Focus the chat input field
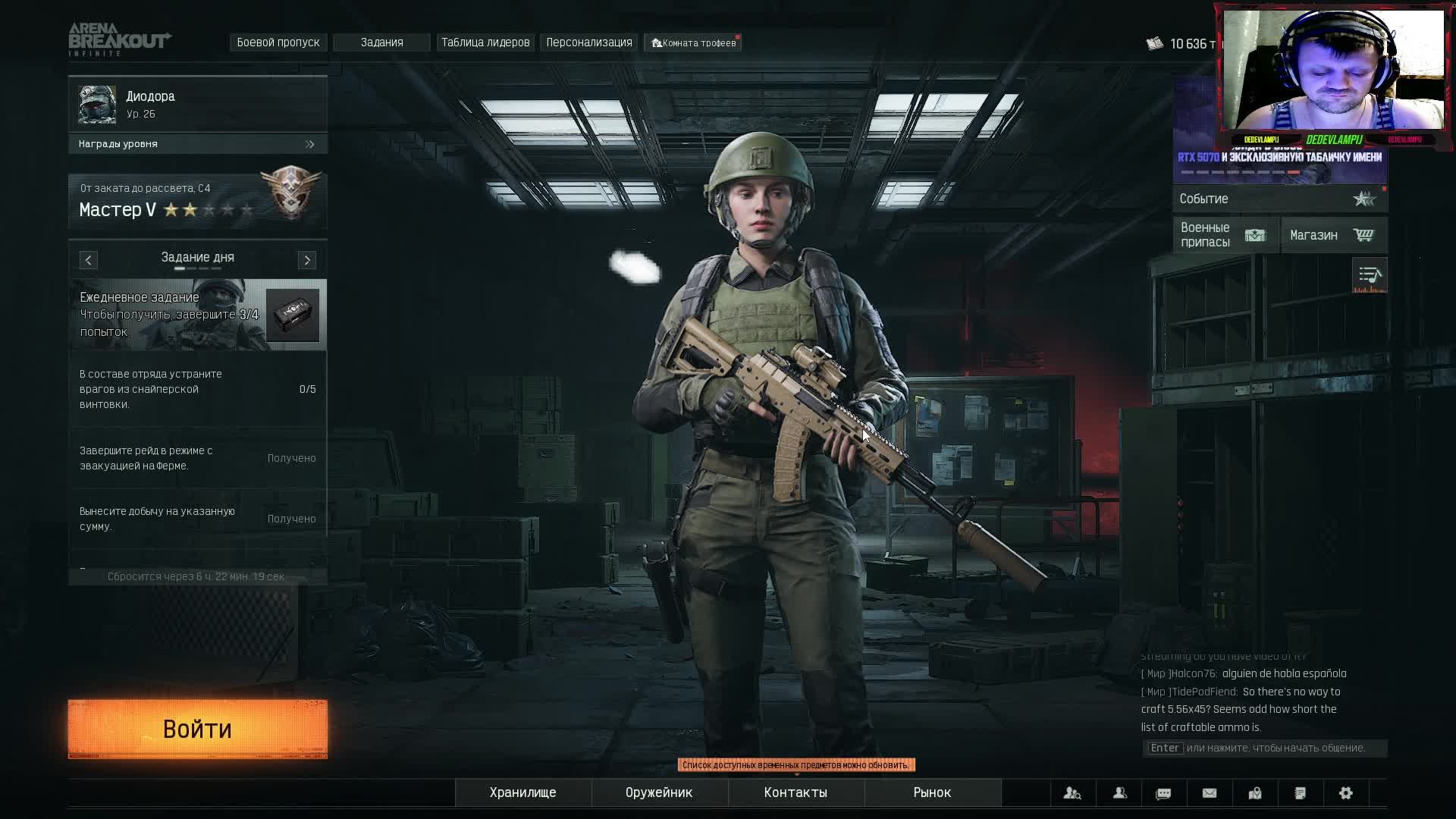 point(1265,748)
